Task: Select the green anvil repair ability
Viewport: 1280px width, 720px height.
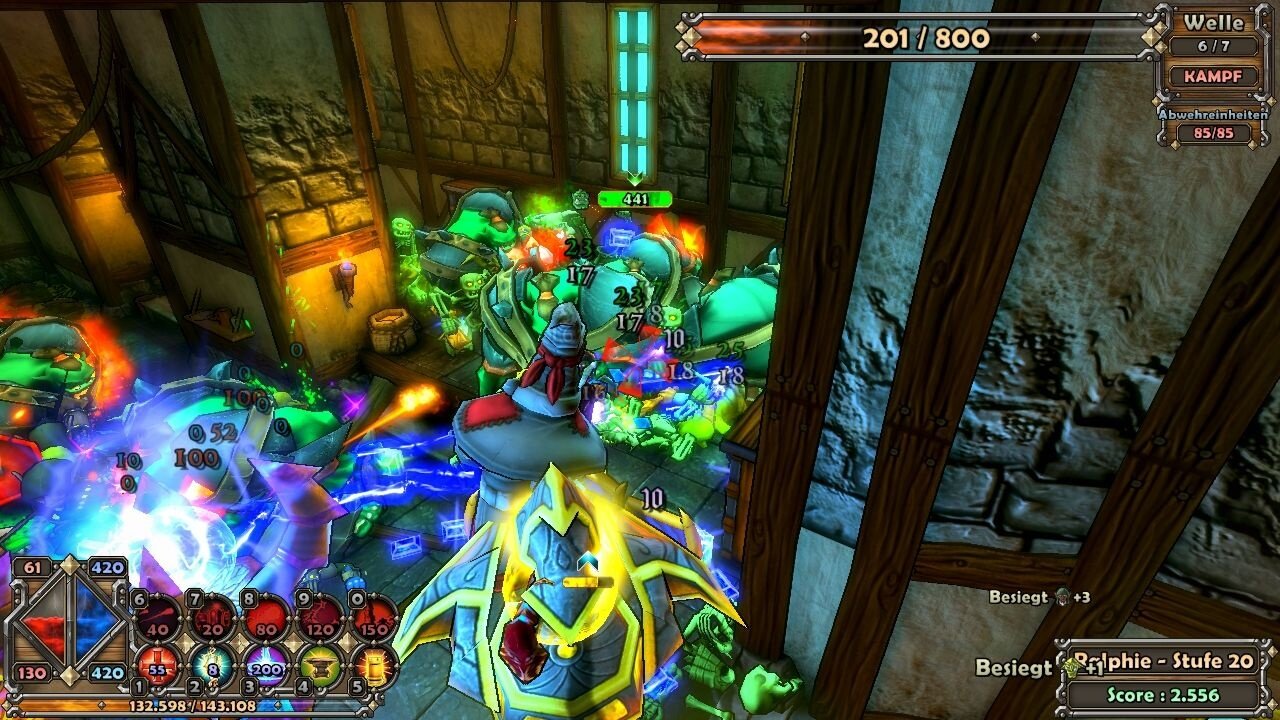Action: [320, 664]
